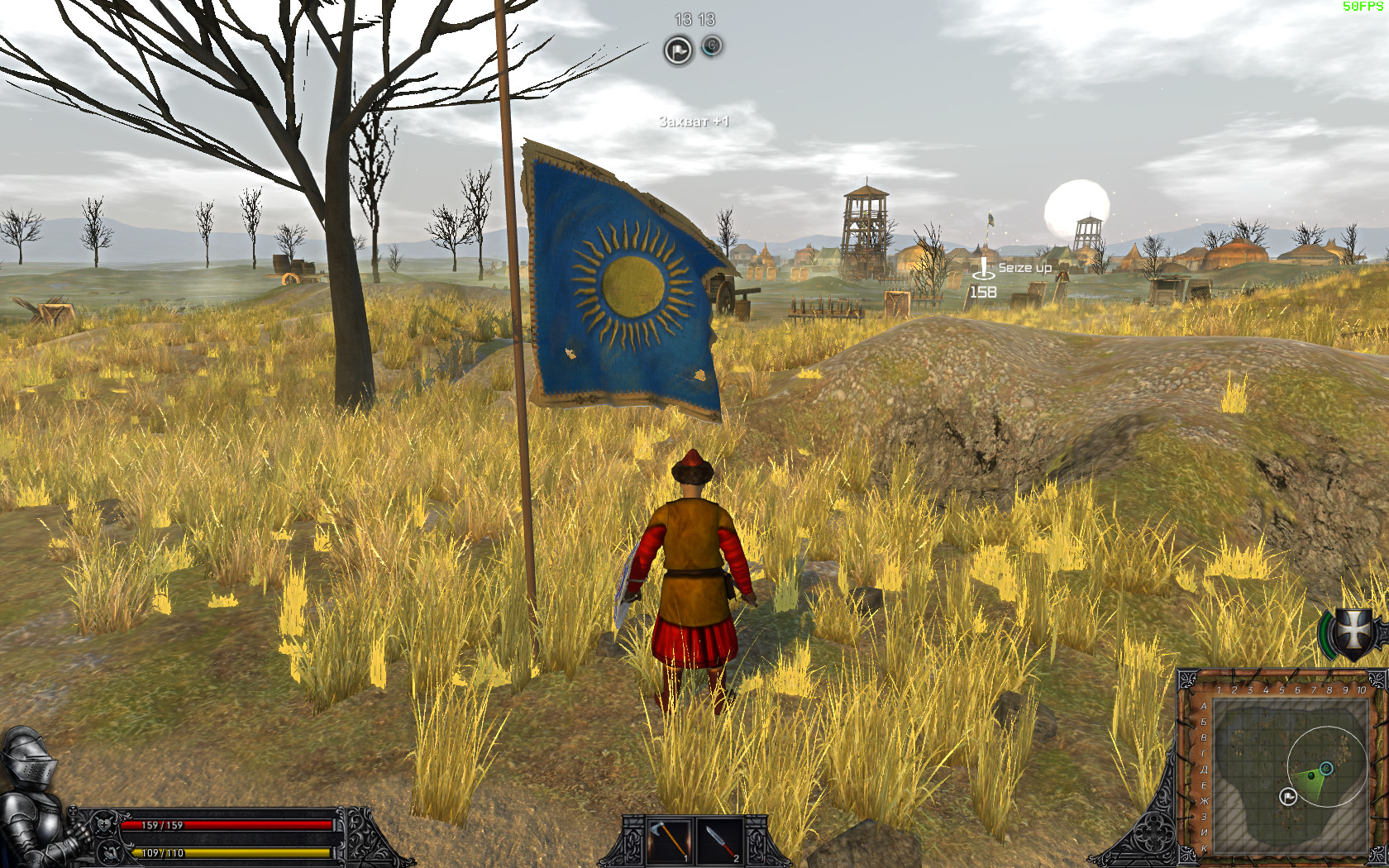Click the flag capture icon at top center
The image size is (1389, 868).
[677, 50]
